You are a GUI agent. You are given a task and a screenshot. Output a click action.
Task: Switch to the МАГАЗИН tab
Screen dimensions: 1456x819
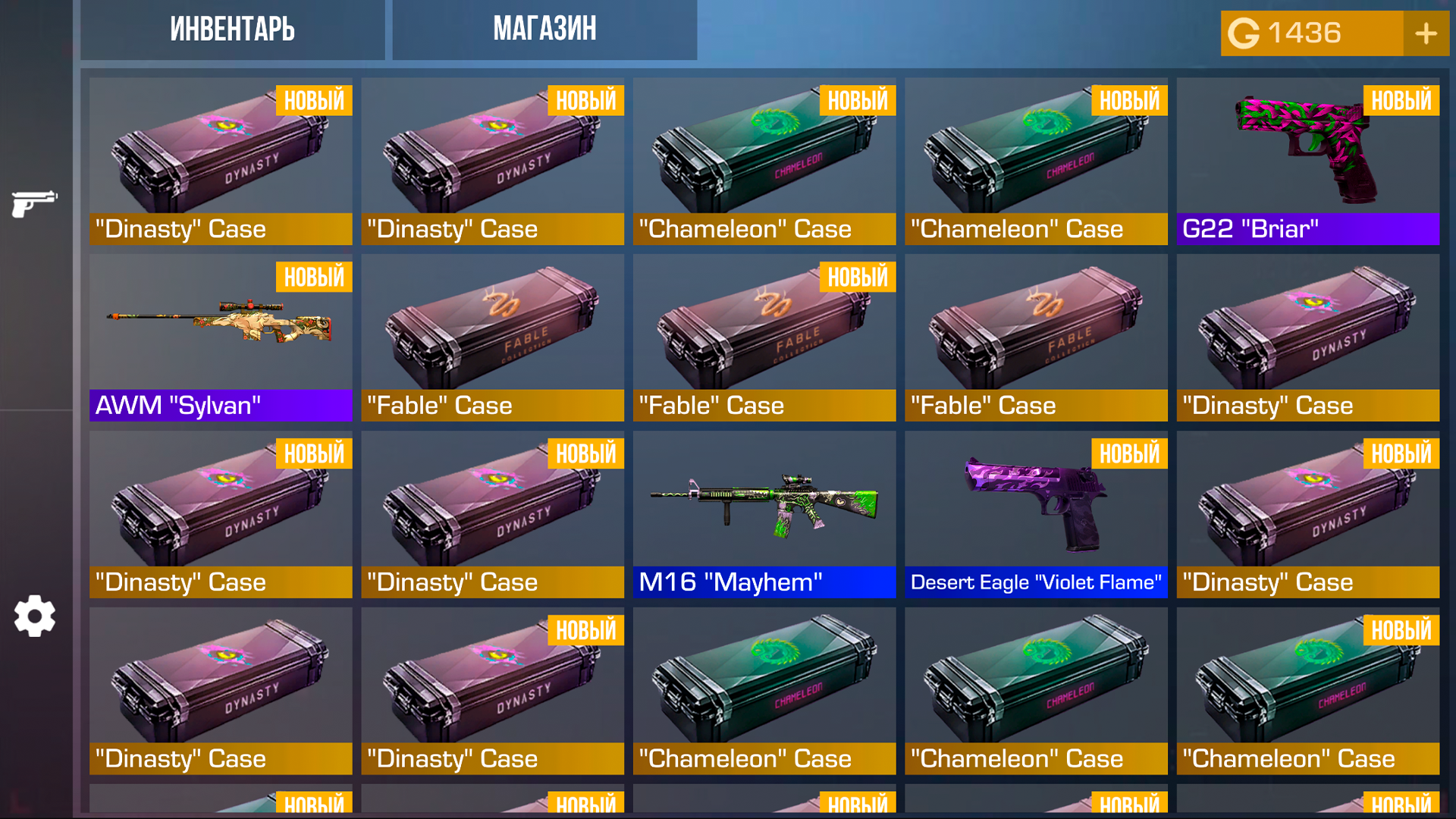point(544,30)
